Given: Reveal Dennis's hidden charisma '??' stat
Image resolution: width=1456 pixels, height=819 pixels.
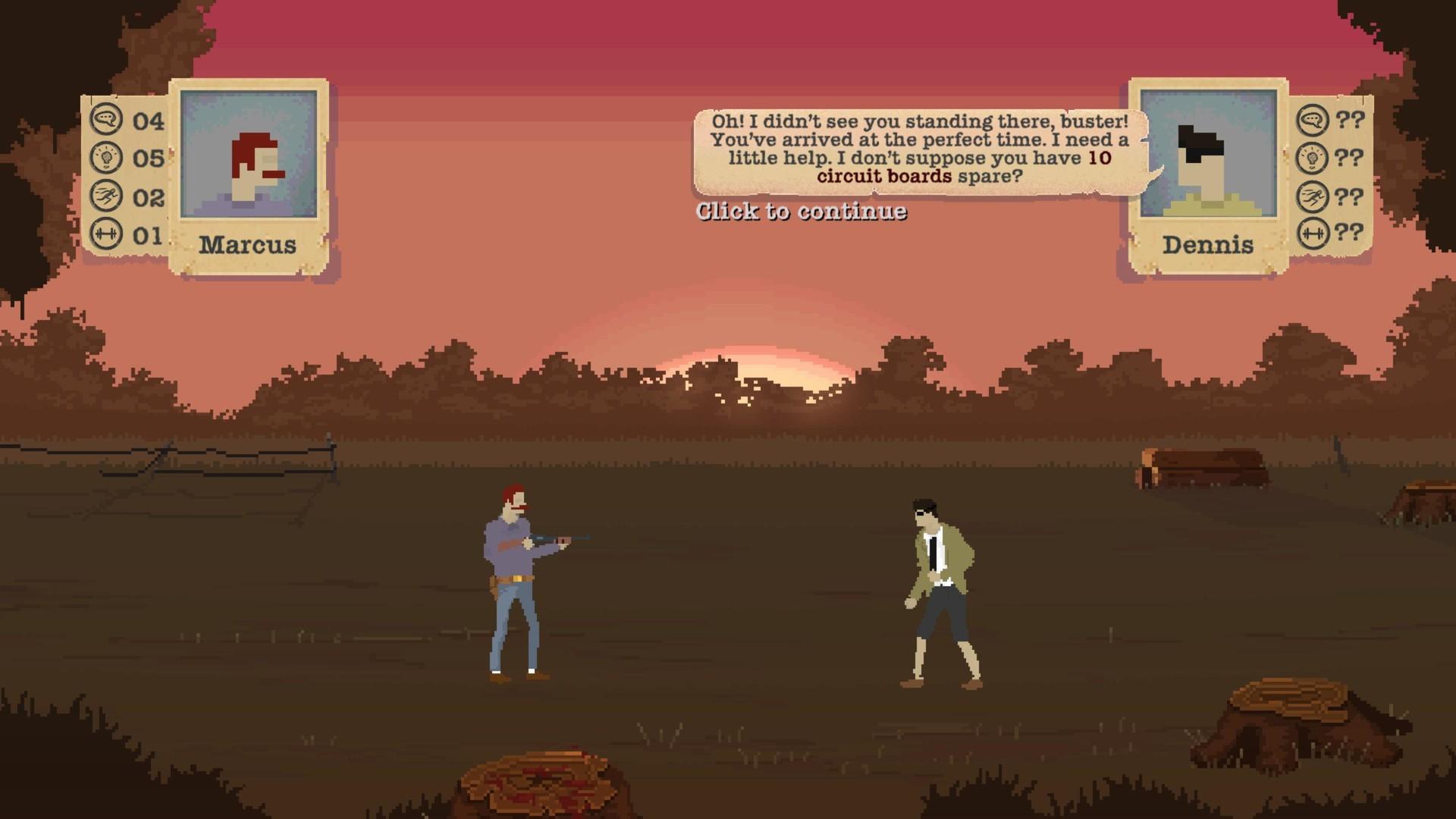Looking at the screenshot, I should pos(1350,120).
